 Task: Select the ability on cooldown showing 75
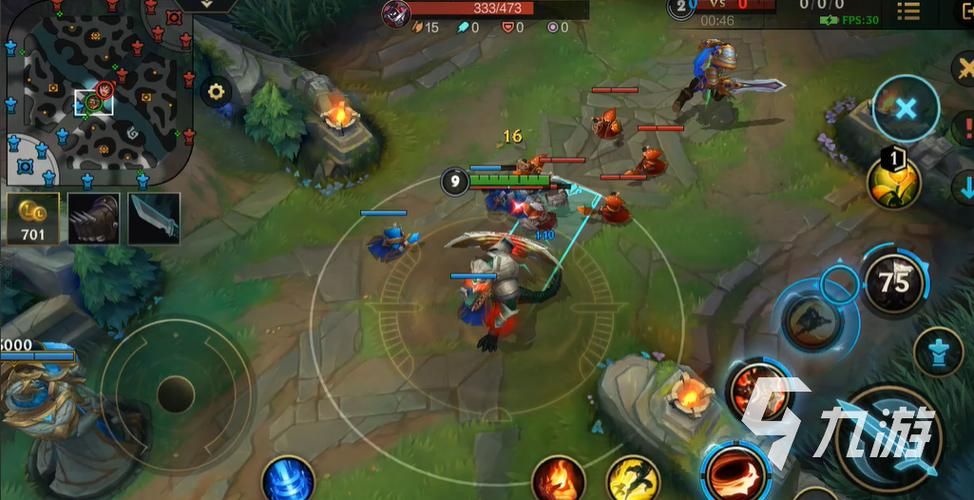point(894,283)
